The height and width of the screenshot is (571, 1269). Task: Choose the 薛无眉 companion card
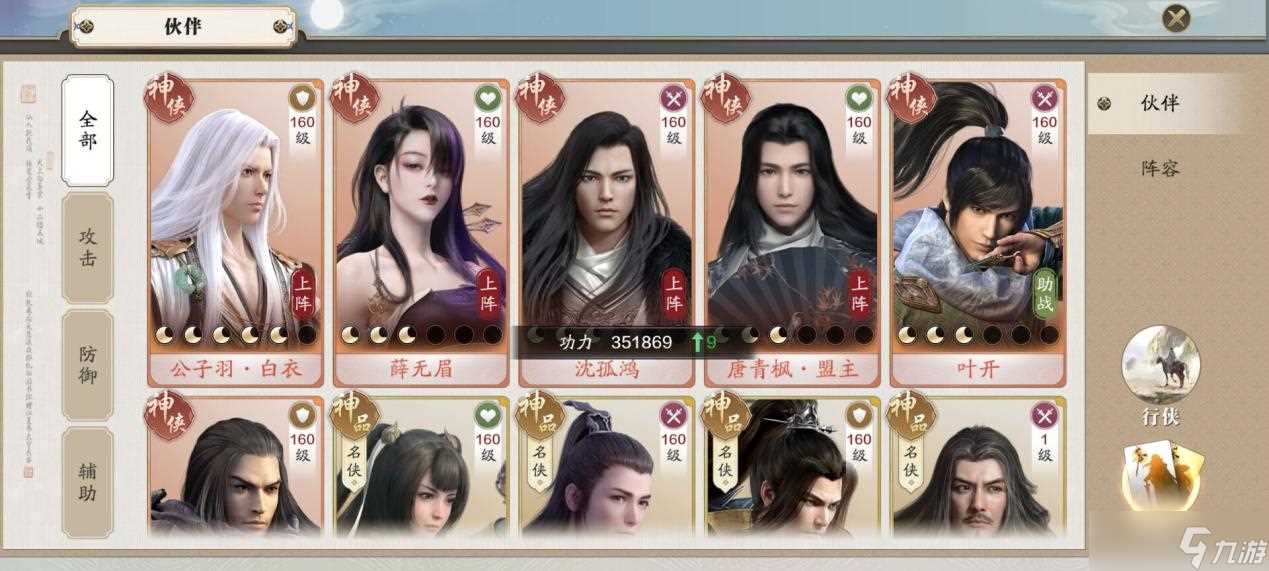(x=421, y=230)
